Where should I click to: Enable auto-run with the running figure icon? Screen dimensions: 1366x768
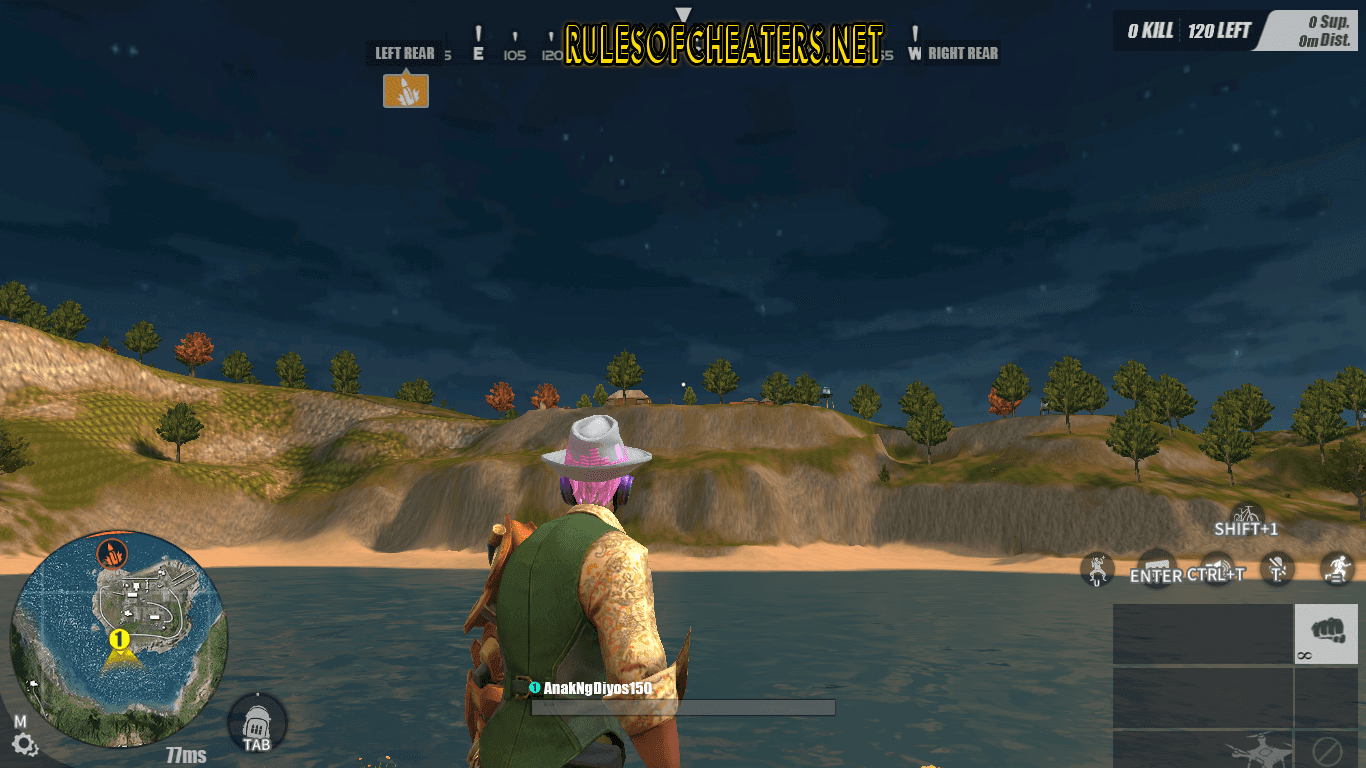[x=1335, y=568]
